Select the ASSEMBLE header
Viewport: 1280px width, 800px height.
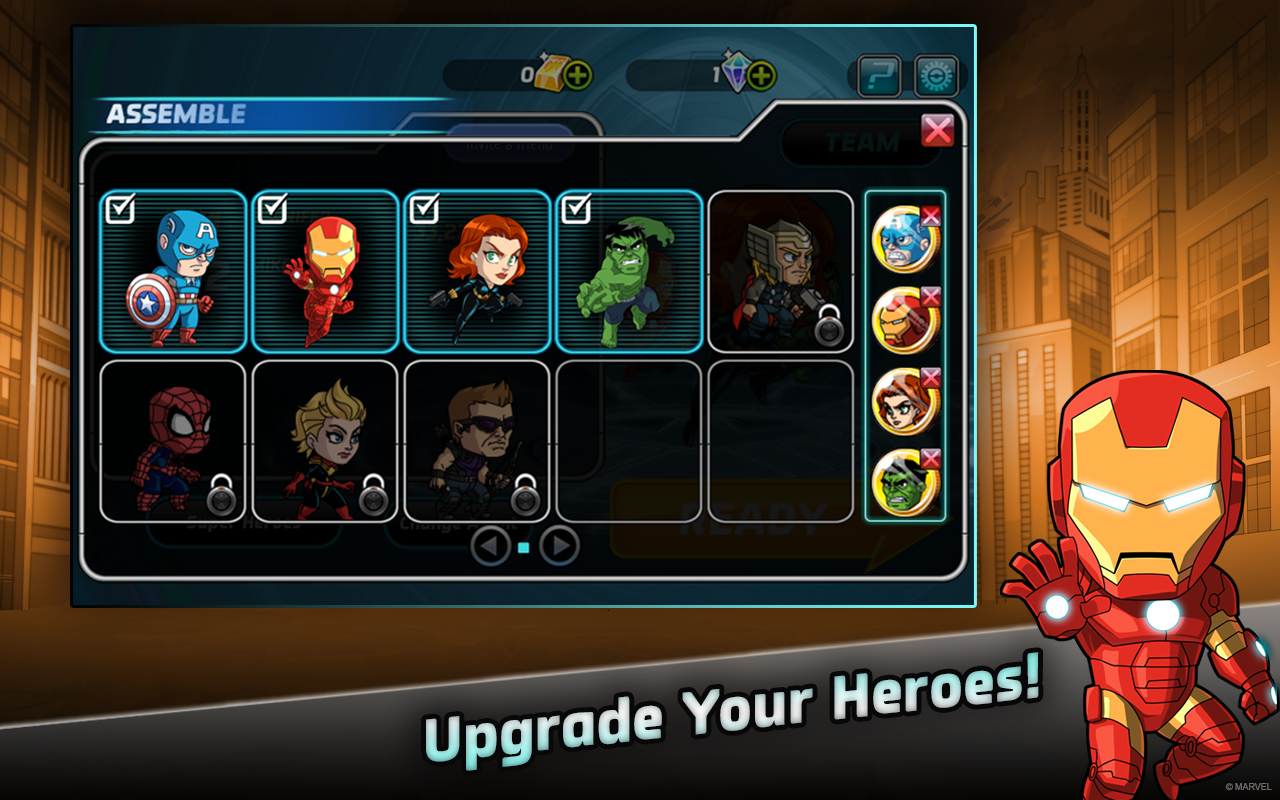coord(176,113)
